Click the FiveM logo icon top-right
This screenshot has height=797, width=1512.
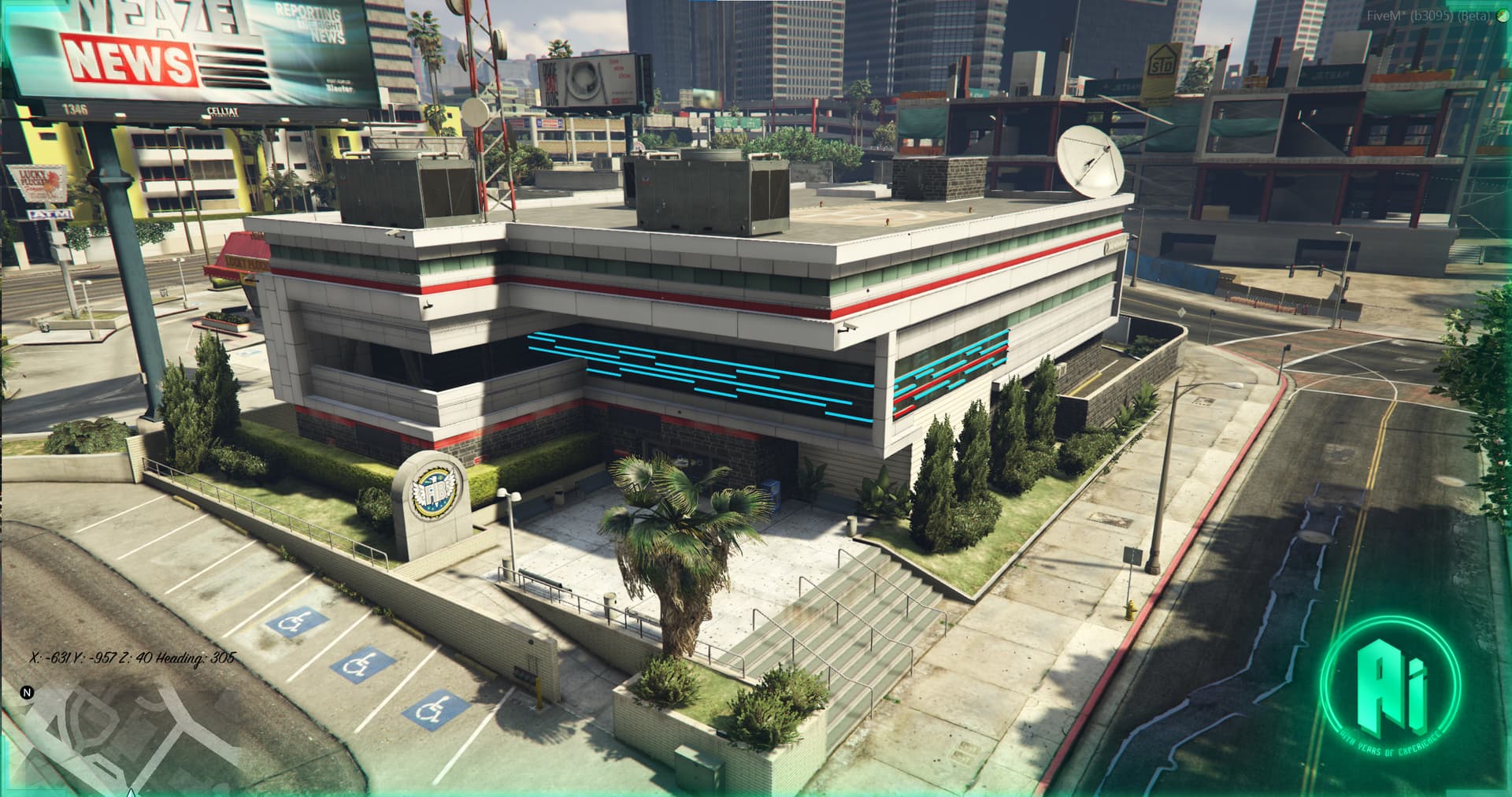click(1501, 16)
